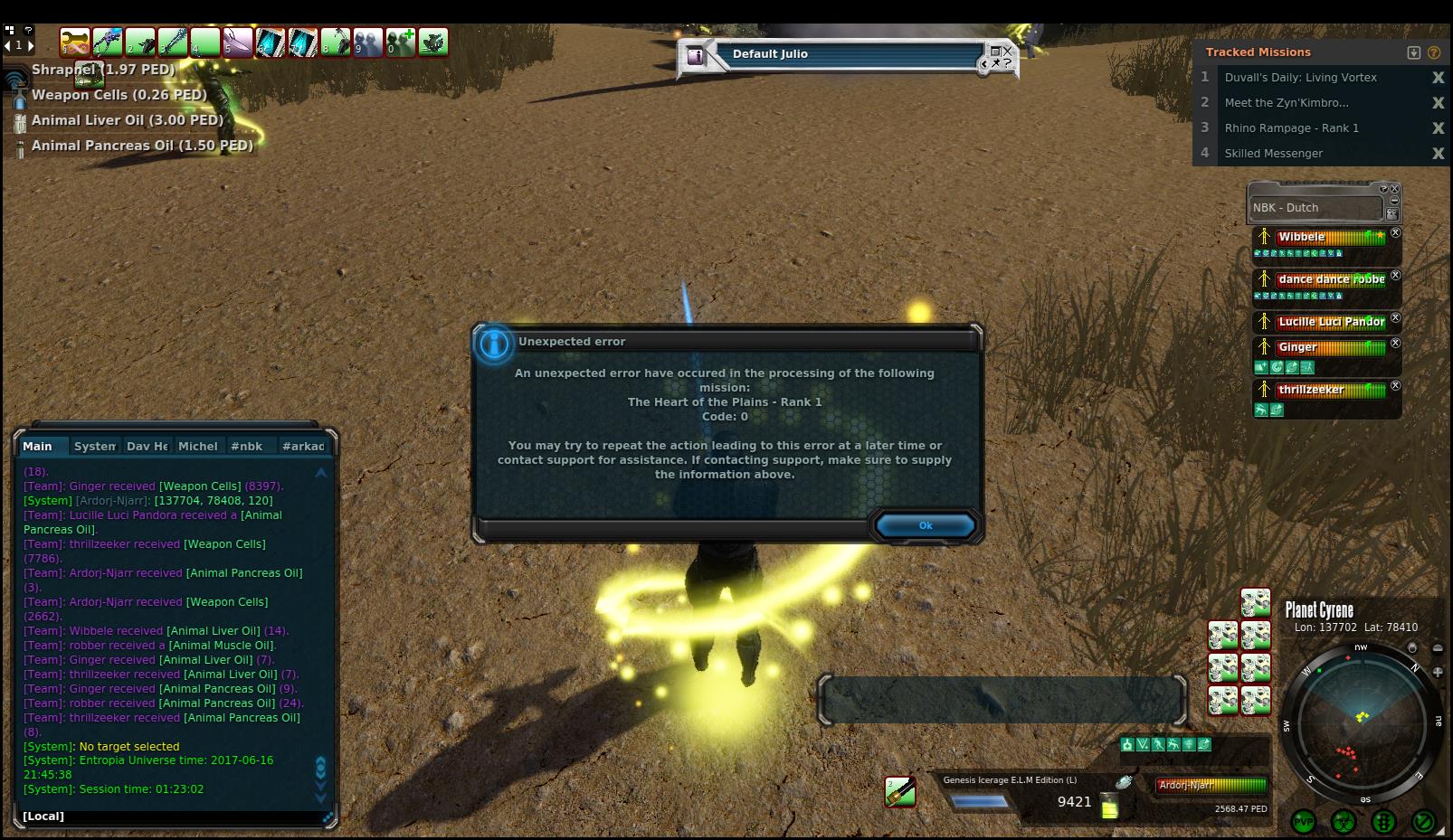Go to next hotbar page arrow

pos(30,44)
